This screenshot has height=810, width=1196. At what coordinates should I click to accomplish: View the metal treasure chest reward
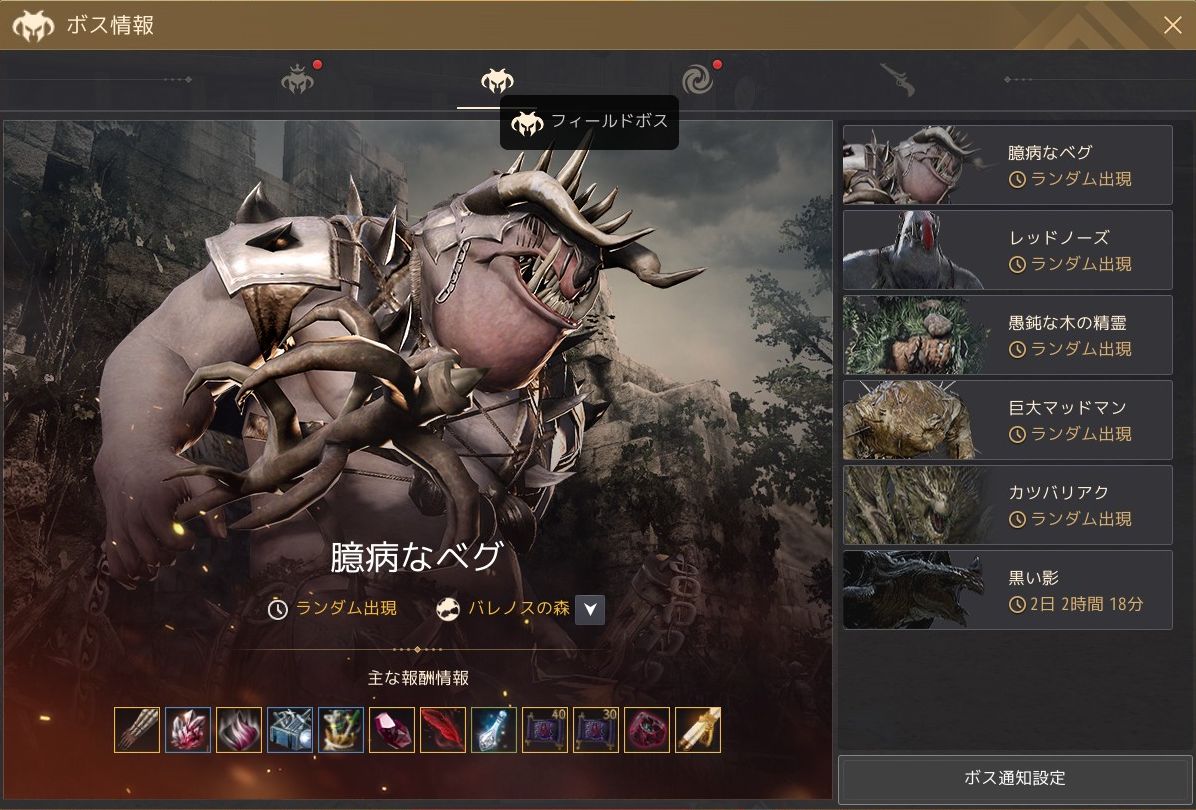point(290,730)
